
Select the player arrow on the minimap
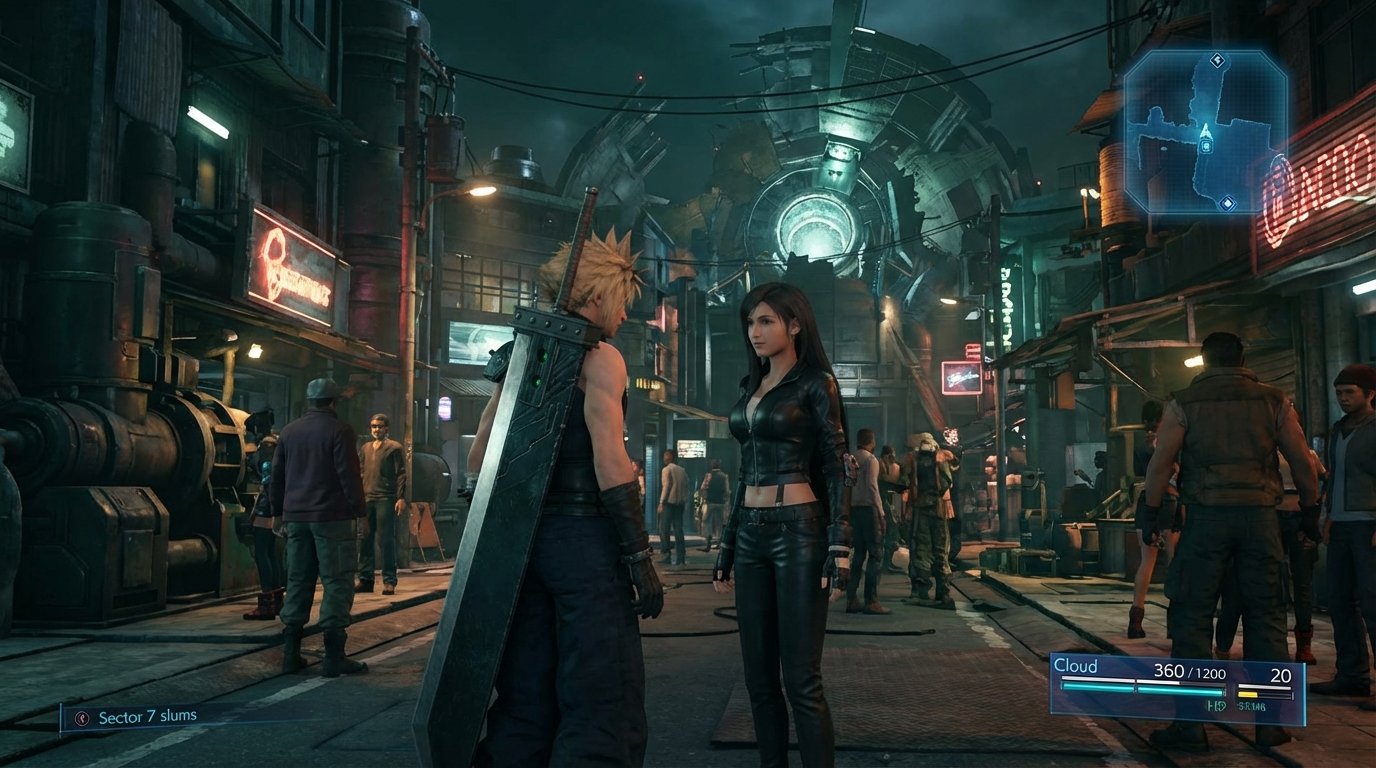(1205, 130)
